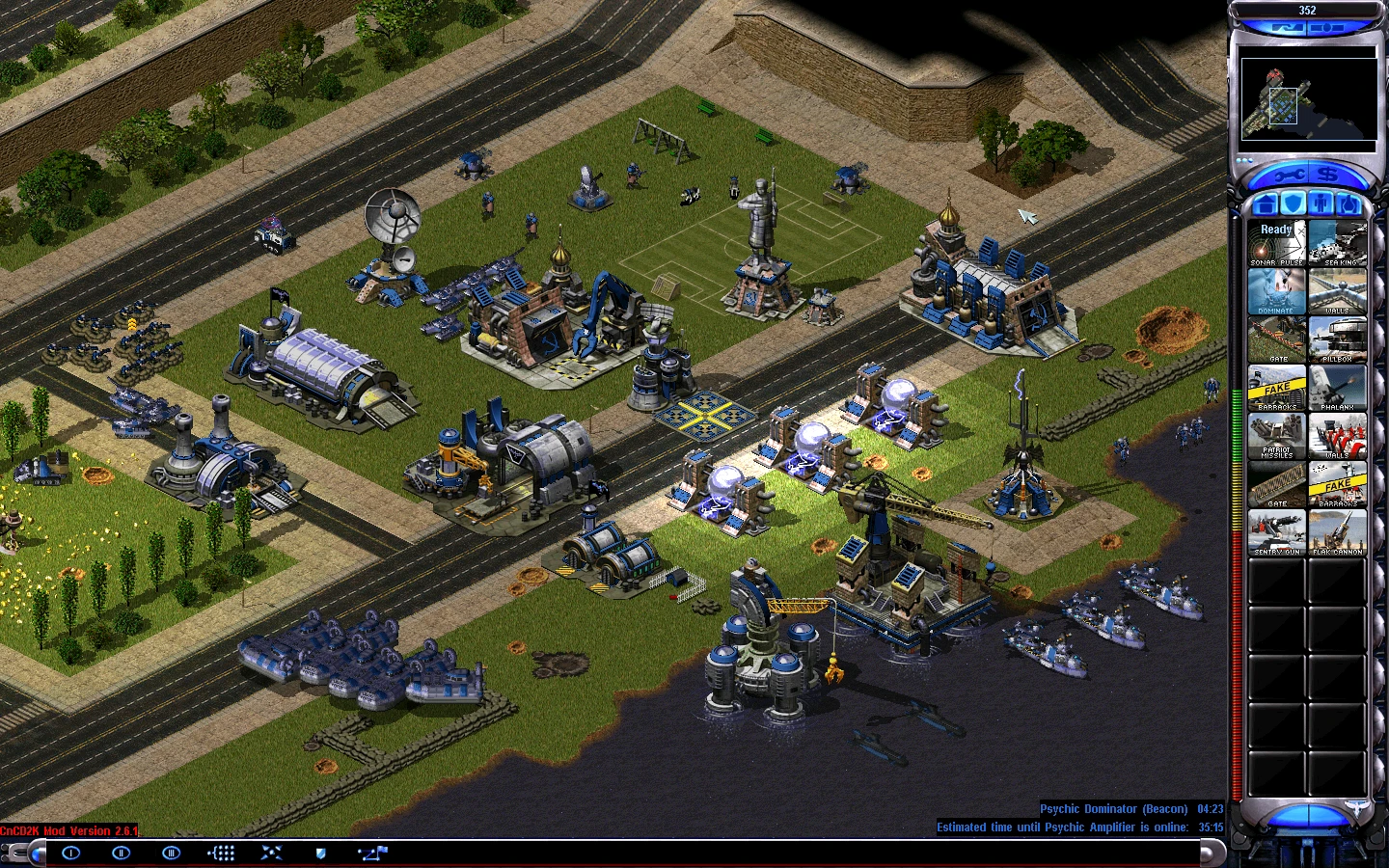The image size is (1389, 868).
Task: Queue Patriot Missiles from the build list
Action: (1276, 436)
